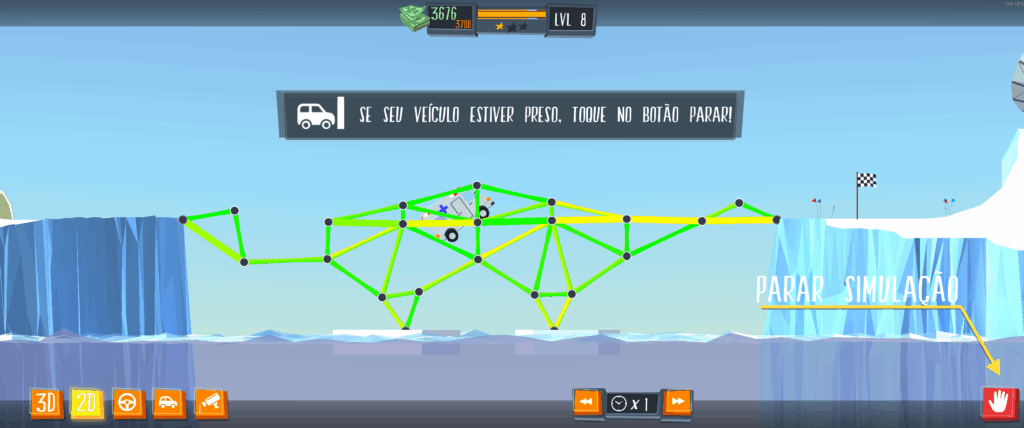Viewport: 1024px width, 428px height.
Task: Stop the simulation with the red hand button
Action: click(x=997, y=402)
